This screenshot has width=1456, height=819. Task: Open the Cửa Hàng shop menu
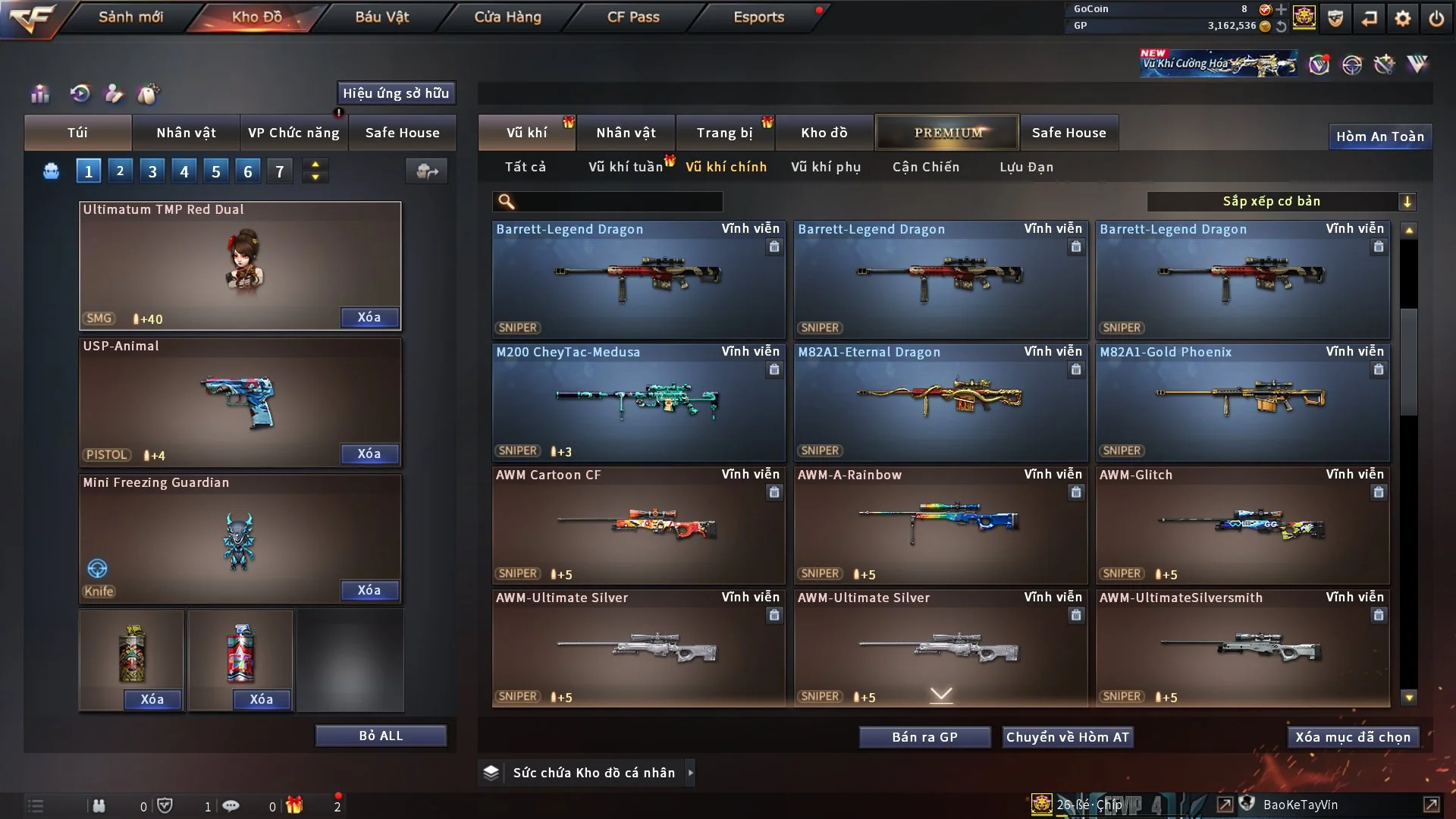pyautogui.click(x=507, y=17)
